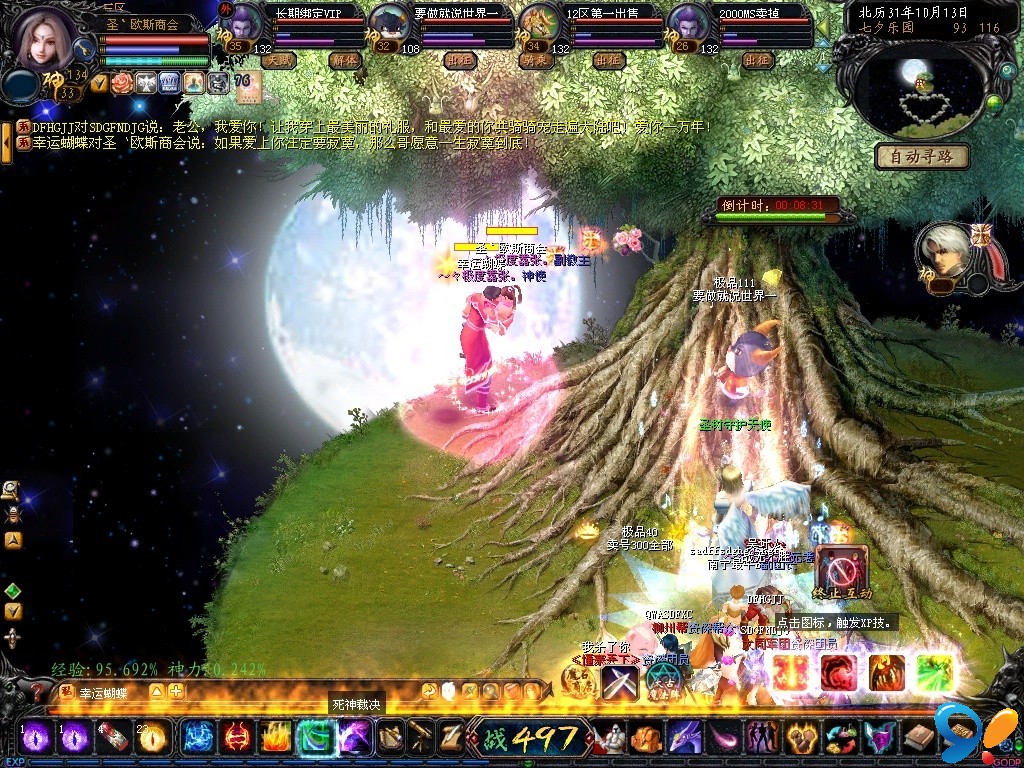Activate the flame skill on the hotbar
This screenshot has height=768, width=1024.
(x=276, y=737)
